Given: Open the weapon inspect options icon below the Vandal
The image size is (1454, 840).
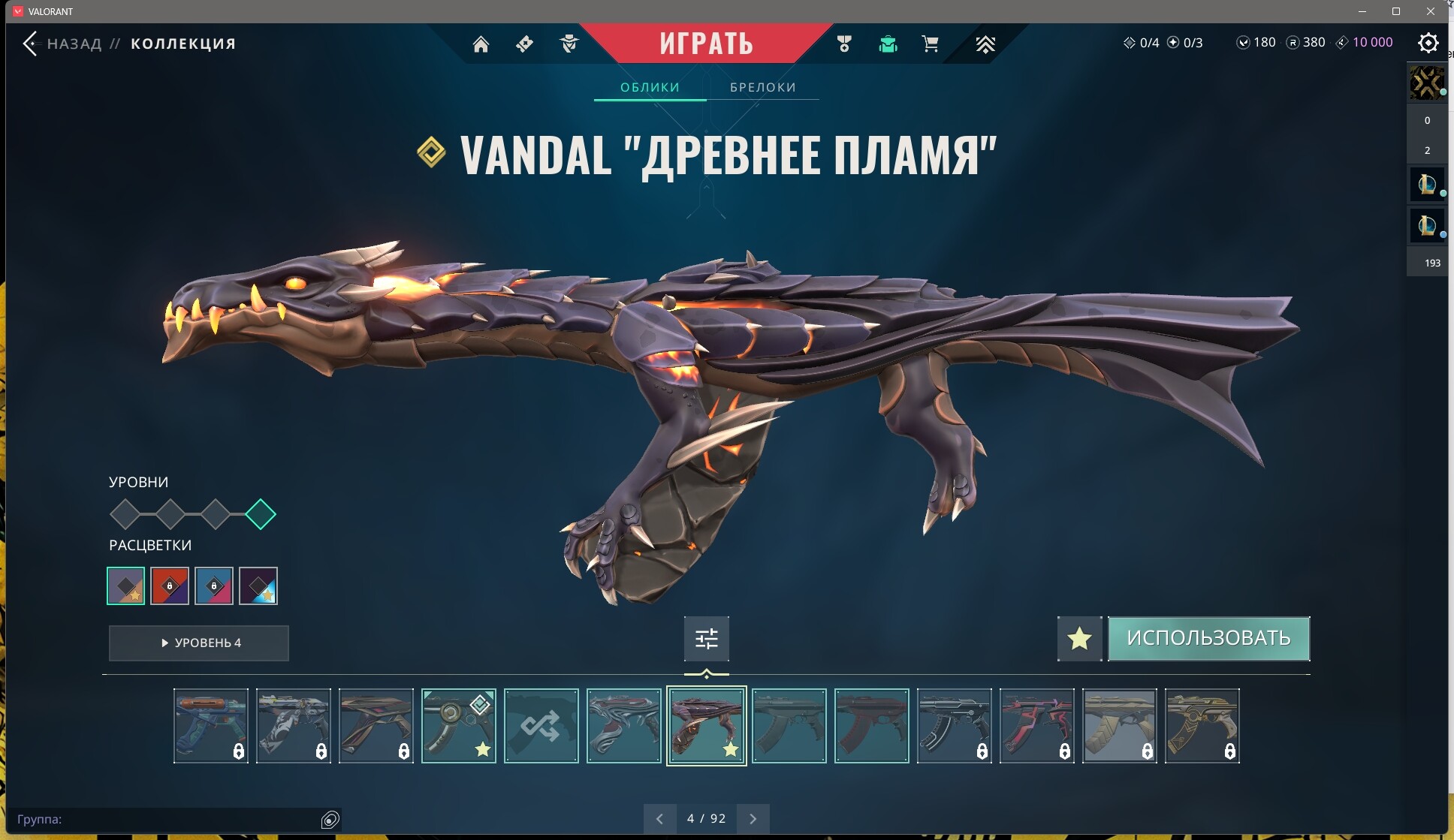Looking at the screenshot, I should (707, 638).
